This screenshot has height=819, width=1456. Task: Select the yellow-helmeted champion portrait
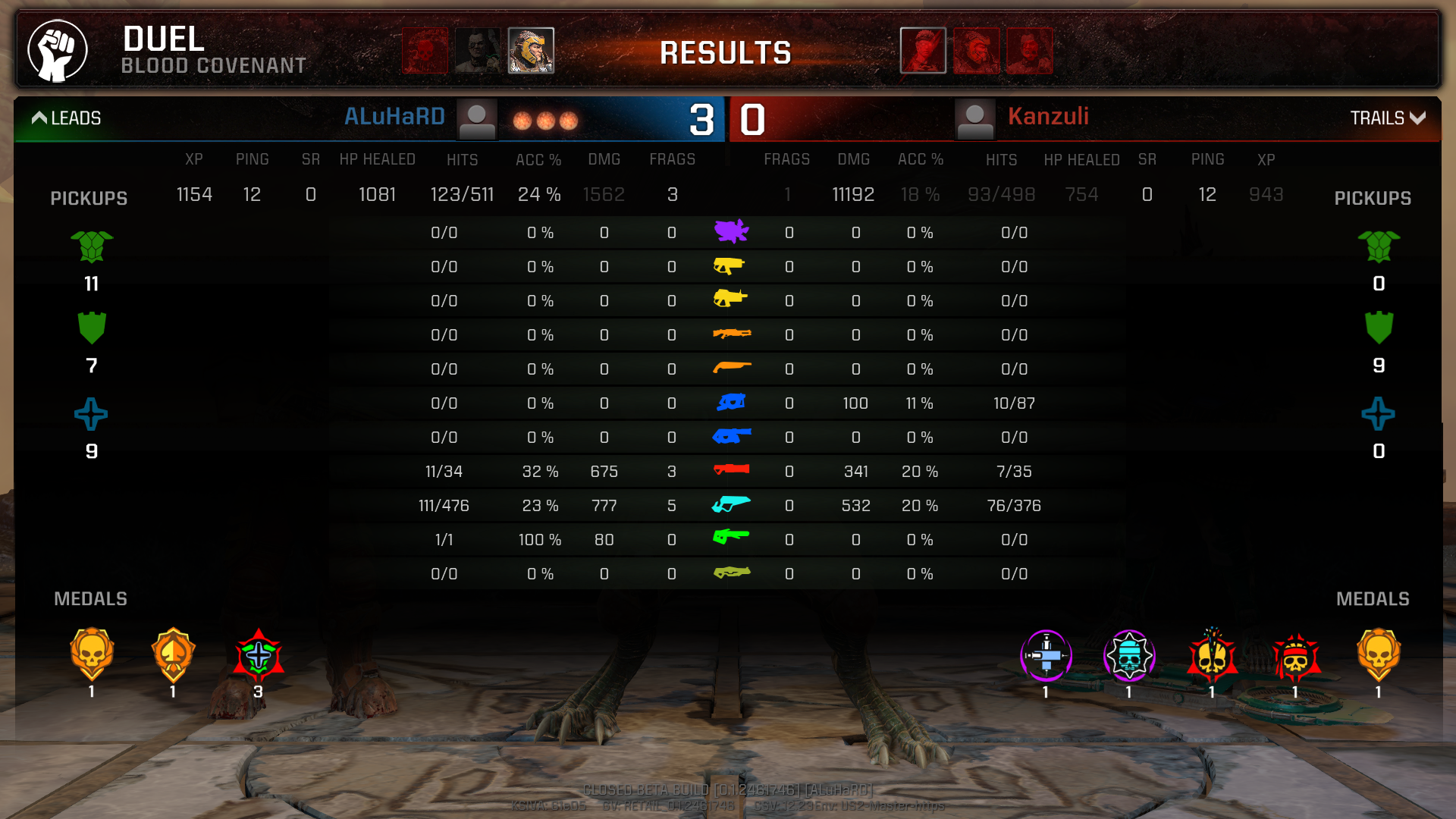[x=531, y=51]
